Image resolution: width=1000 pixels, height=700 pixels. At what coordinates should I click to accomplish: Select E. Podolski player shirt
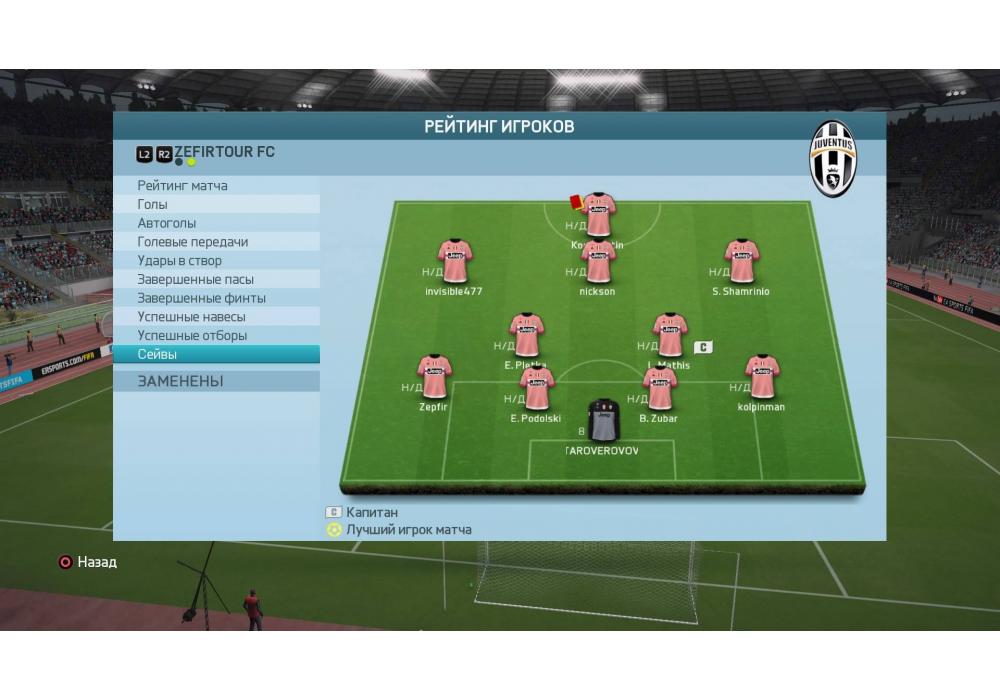[536, 389]
